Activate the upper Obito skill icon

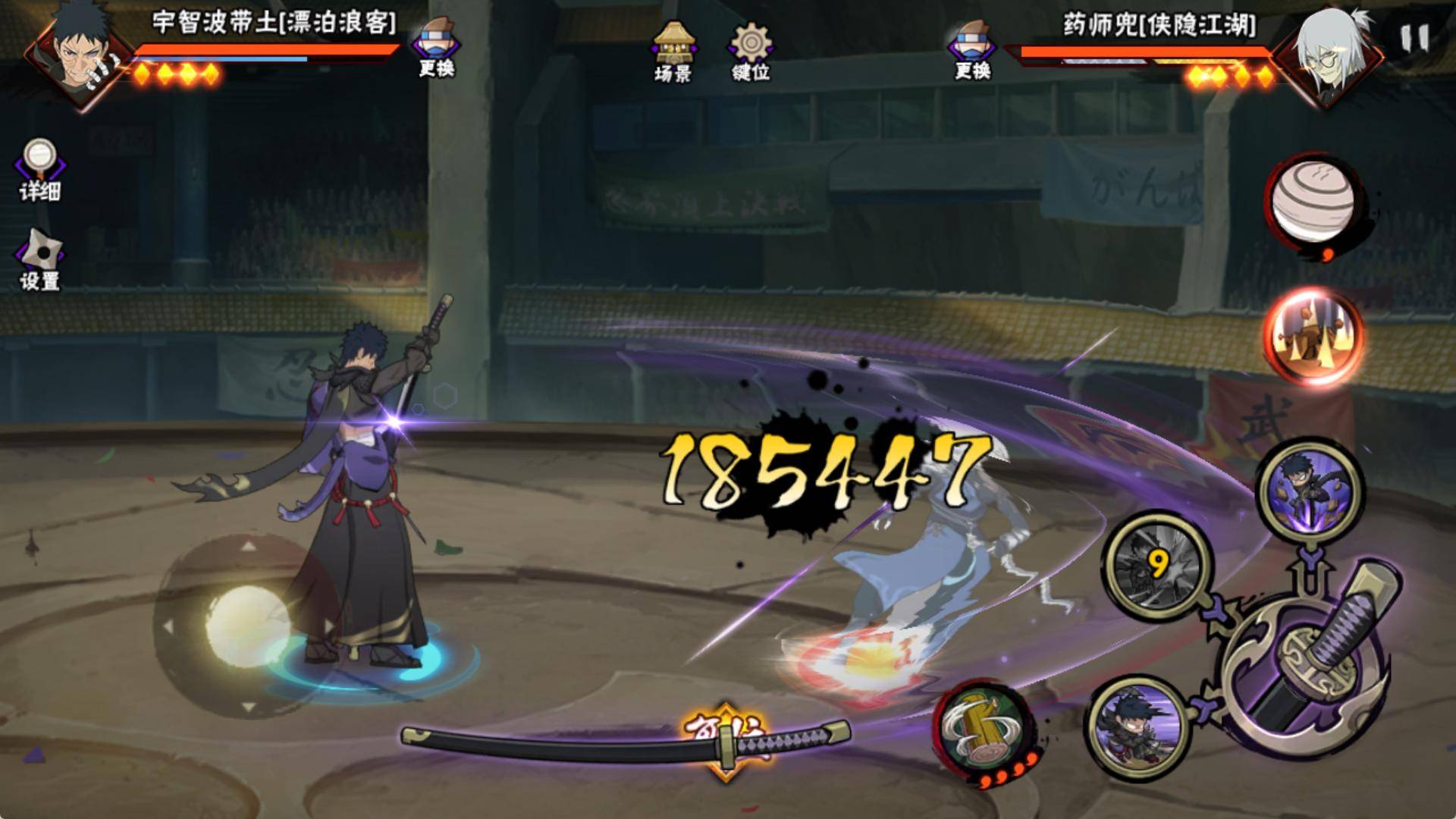[x=1307, y=491]
